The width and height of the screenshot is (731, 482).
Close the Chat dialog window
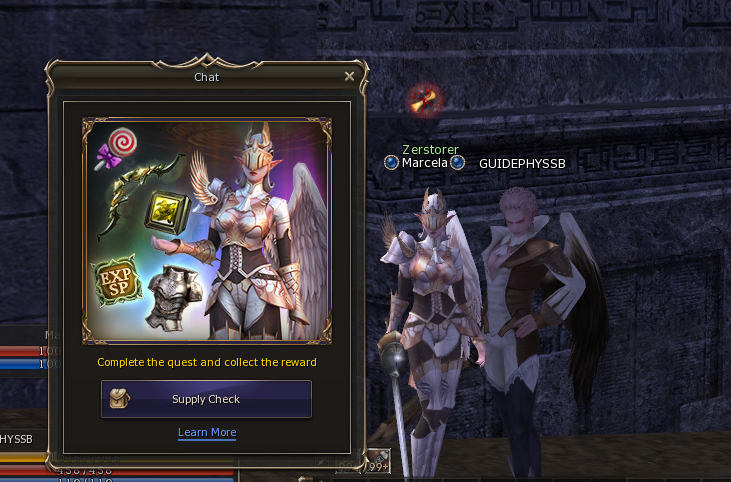(349, 76)
